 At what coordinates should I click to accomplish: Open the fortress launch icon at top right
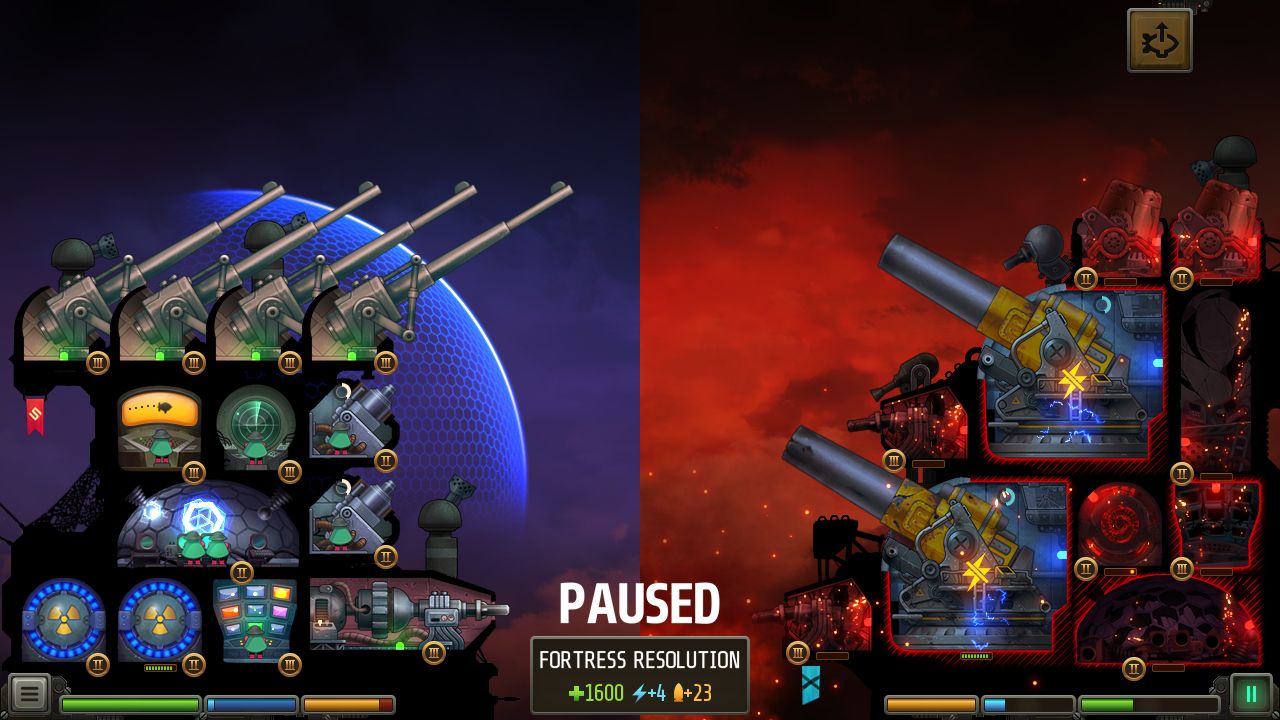pyautogui.click(x=1160, y=42)
